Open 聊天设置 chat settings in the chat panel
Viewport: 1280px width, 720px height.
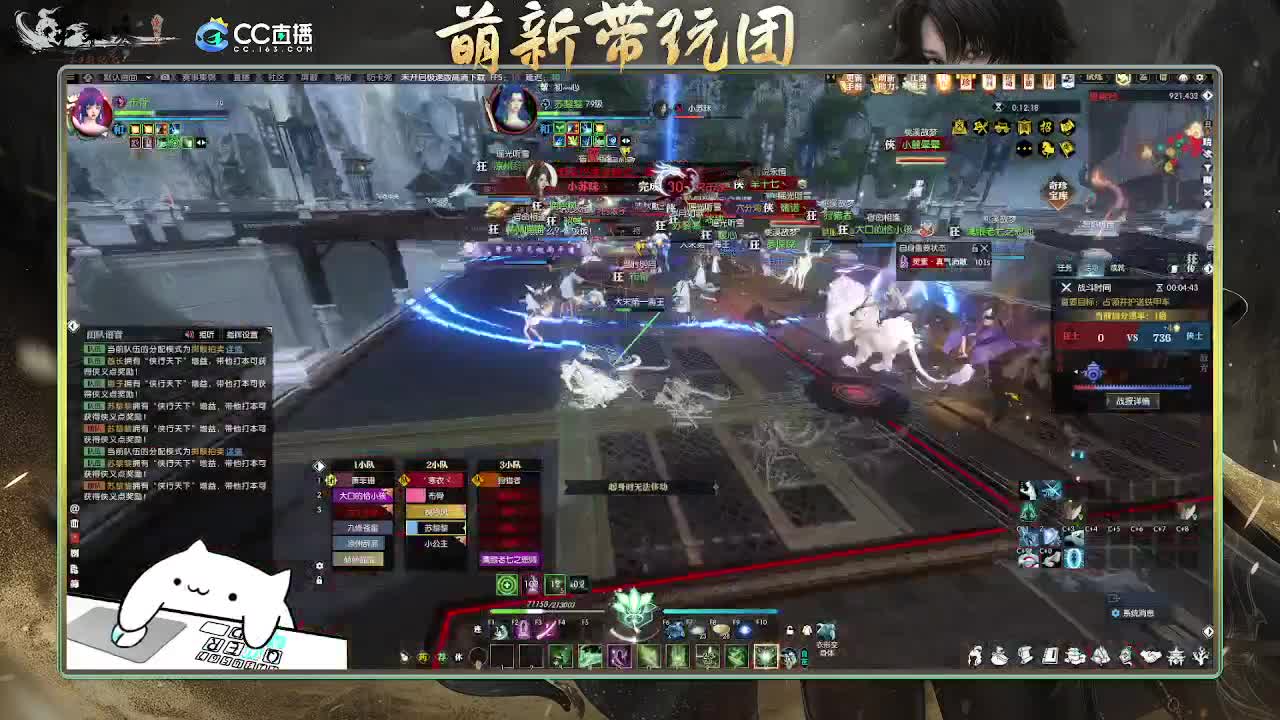[x=242, y=334]
